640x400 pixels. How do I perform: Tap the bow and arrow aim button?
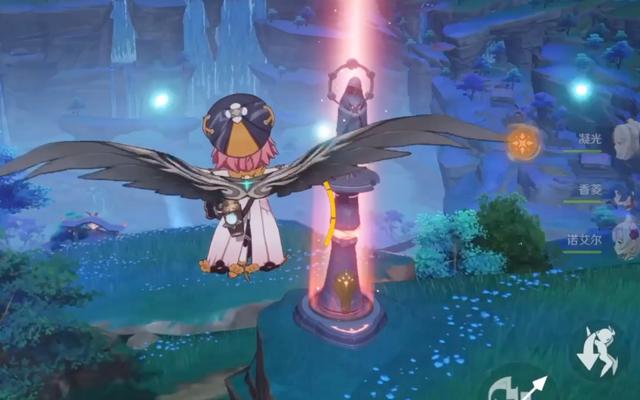point(520,385)
